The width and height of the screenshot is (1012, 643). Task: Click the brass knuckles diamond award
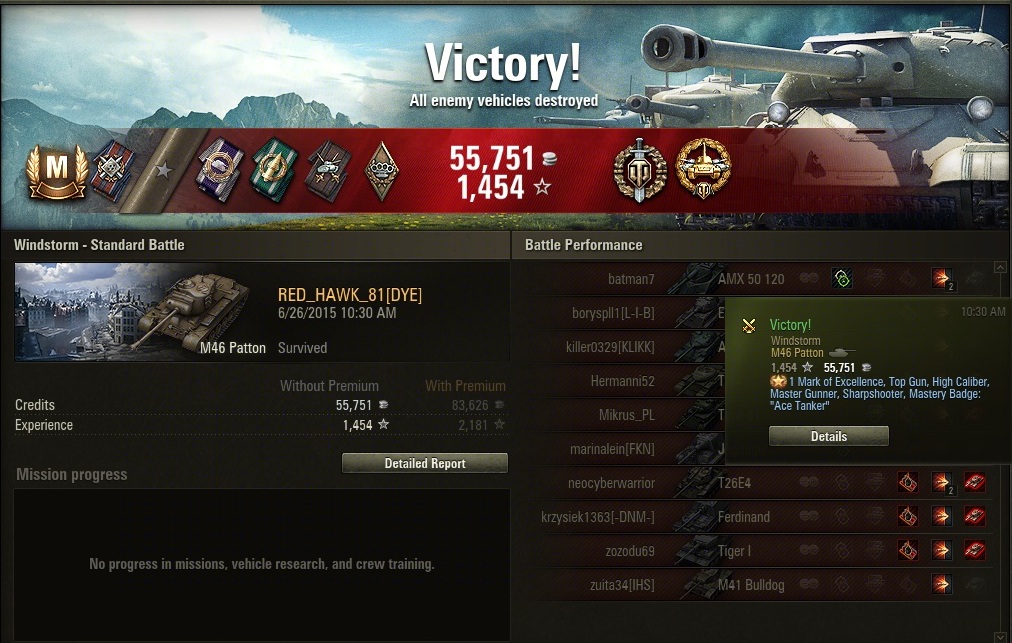[381, 167]
